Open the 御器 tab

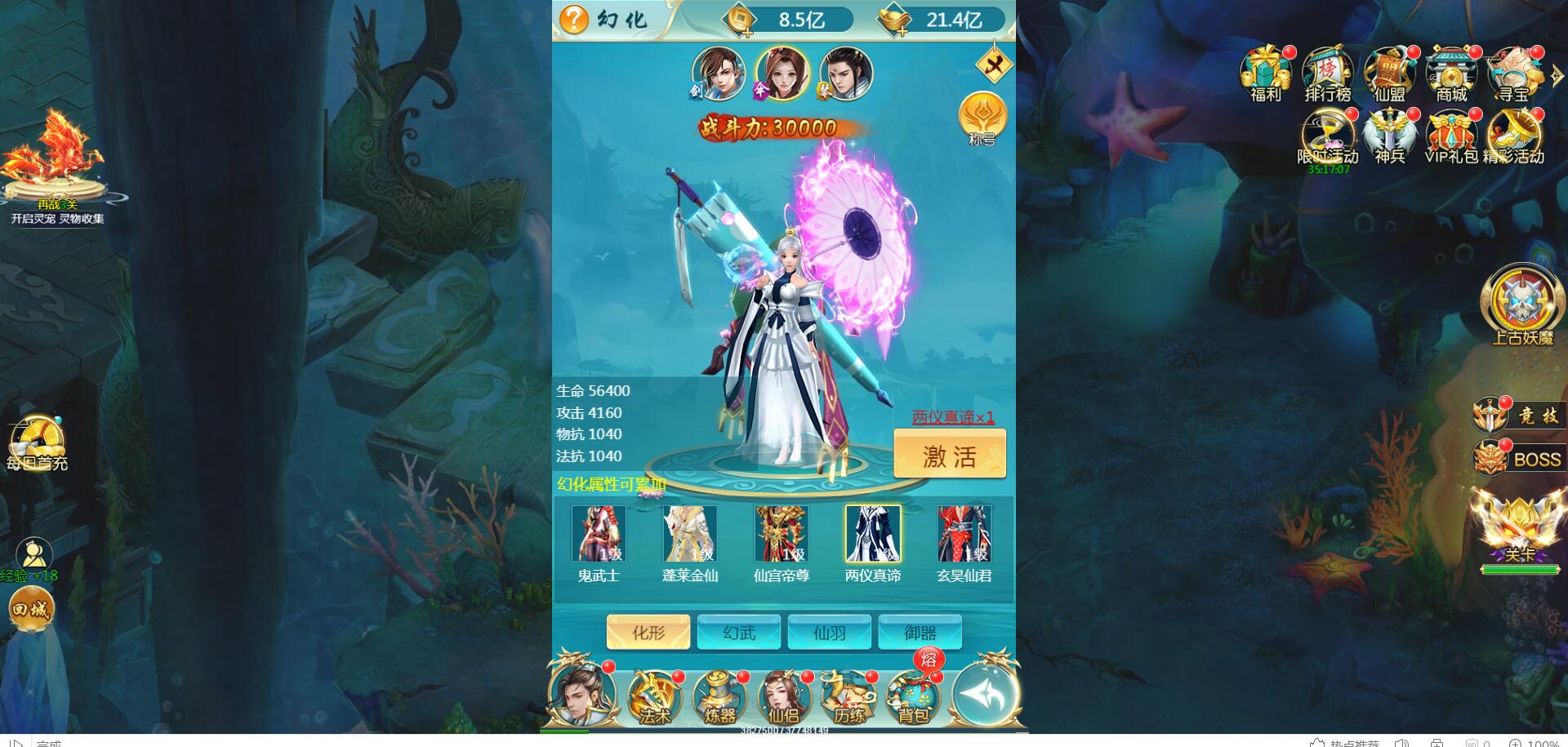pyautogui.click(x=920, y=633)
